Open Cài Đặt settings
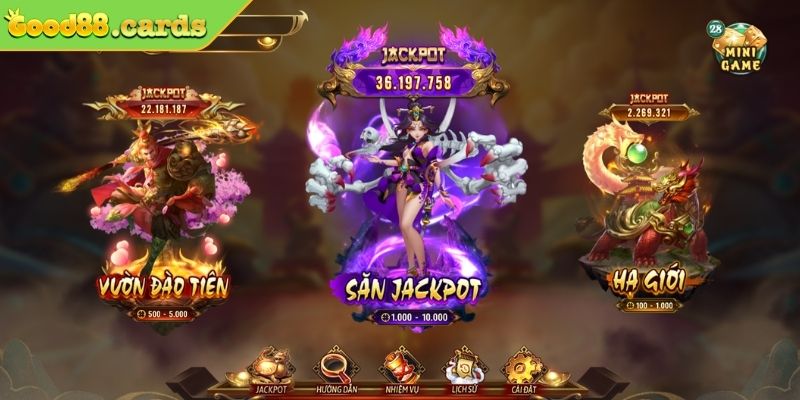Image resolution: width=800 pixels, height=400 pixels. [x=522, y=369]
